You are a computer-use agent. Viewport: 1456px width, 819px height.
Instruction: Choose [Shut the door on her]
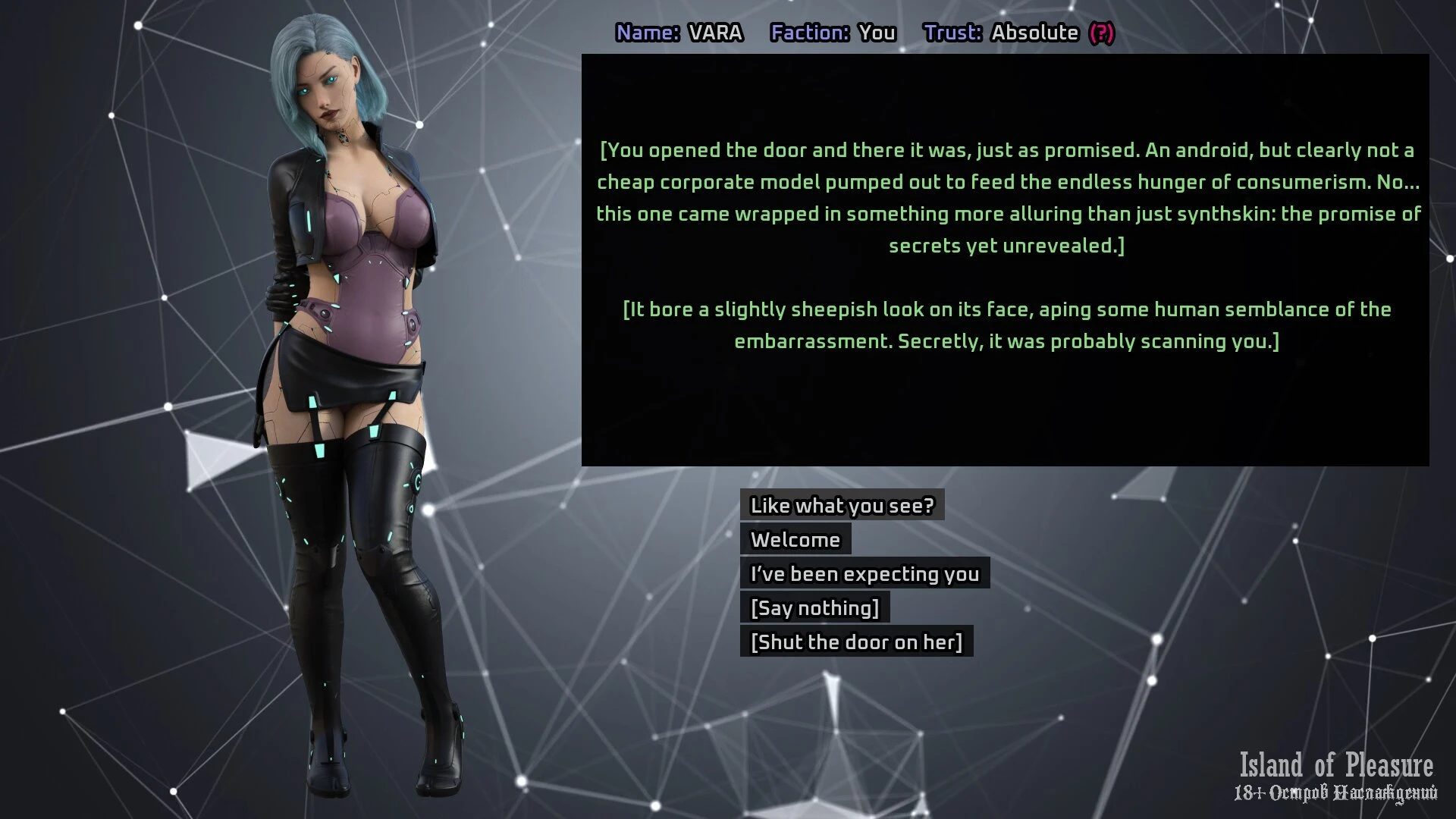click(x=856, y=642)
